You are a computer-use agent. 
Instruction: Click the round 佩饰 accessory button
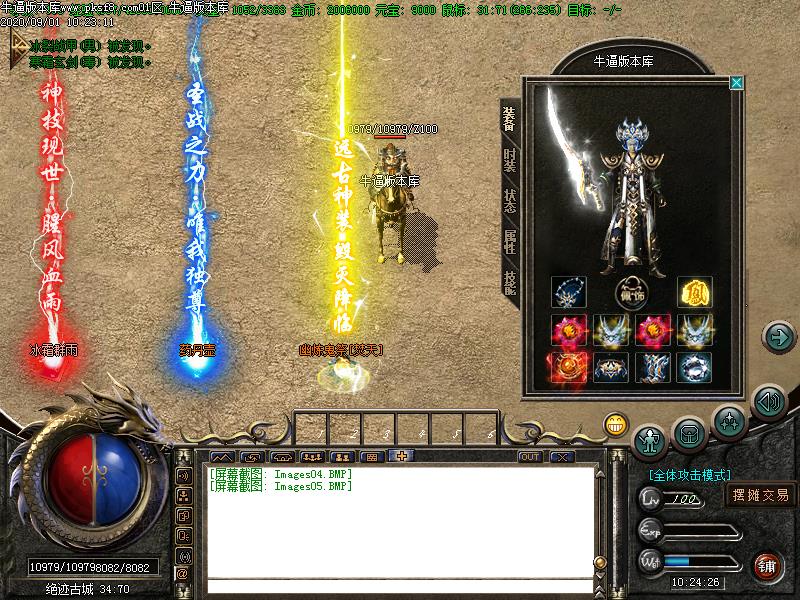pos(632,294)
